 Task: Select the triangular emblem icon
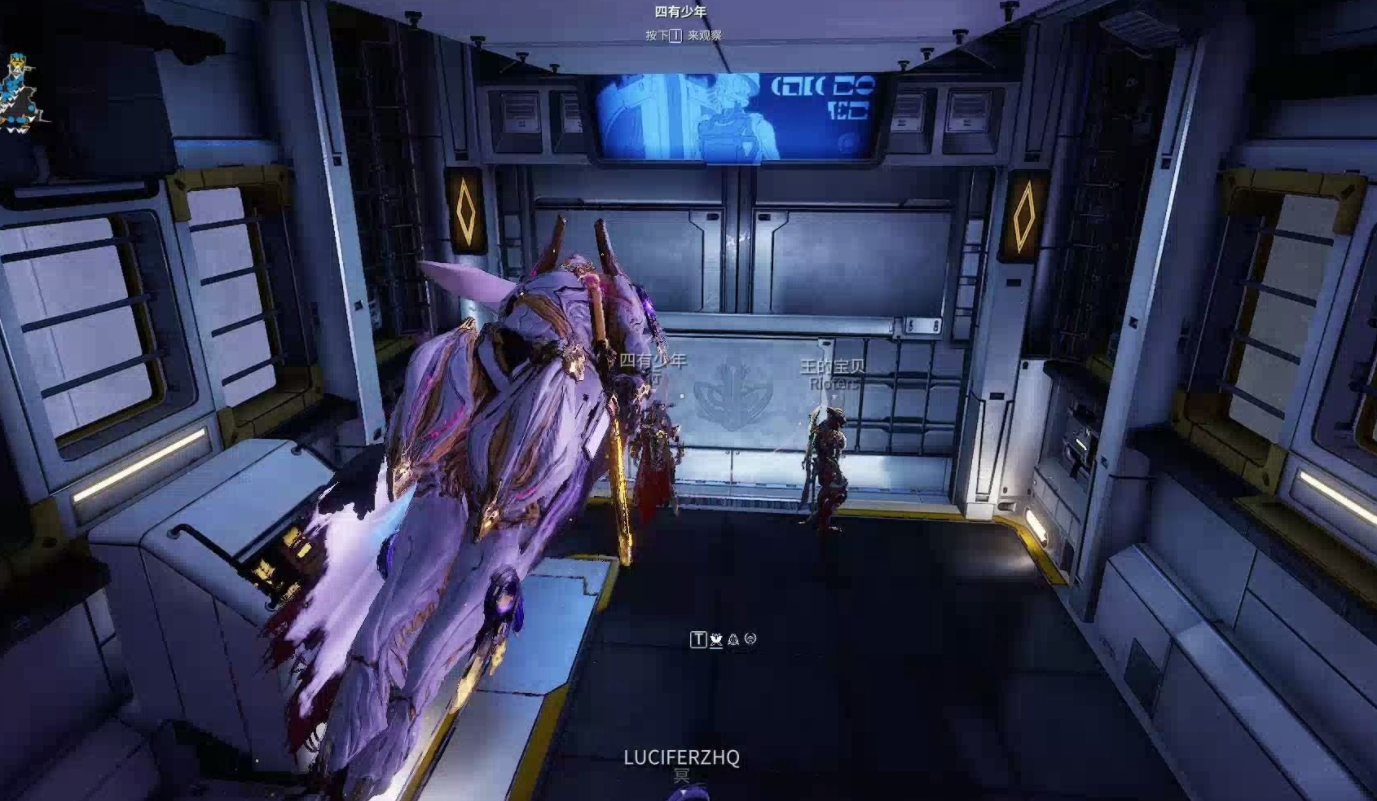[x=733, y=639]
